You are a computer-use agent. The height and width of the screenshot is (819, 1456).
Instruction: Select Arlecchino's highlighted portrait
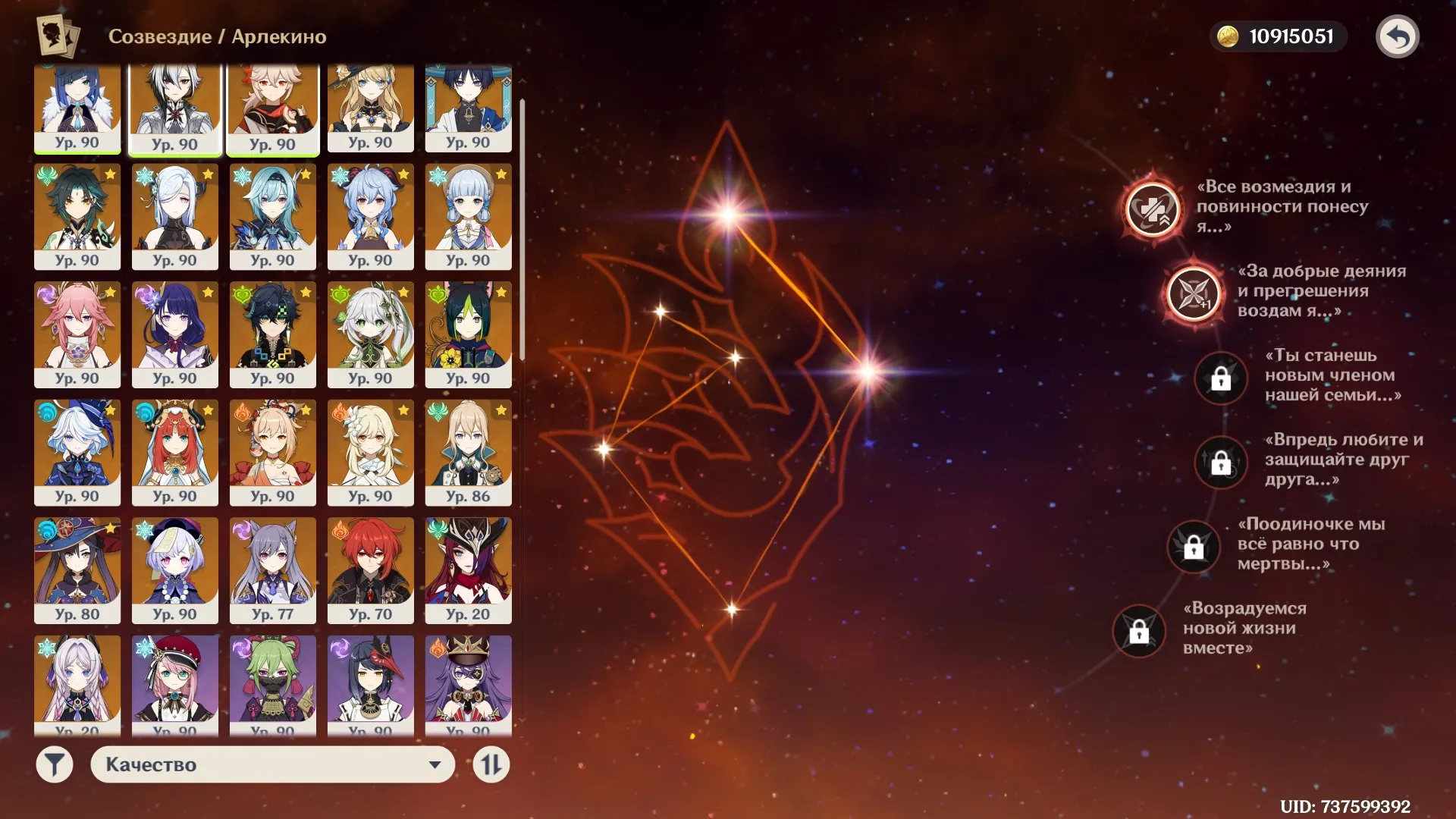176,106
